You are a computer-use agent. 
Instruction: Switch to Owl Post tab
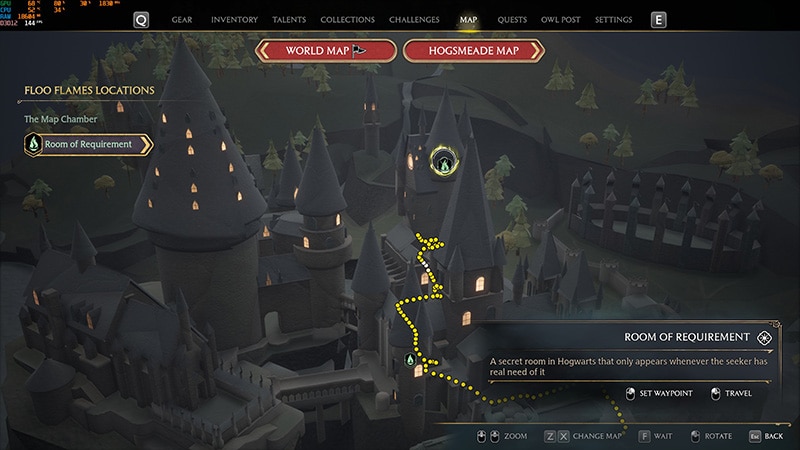coord(561,20)
